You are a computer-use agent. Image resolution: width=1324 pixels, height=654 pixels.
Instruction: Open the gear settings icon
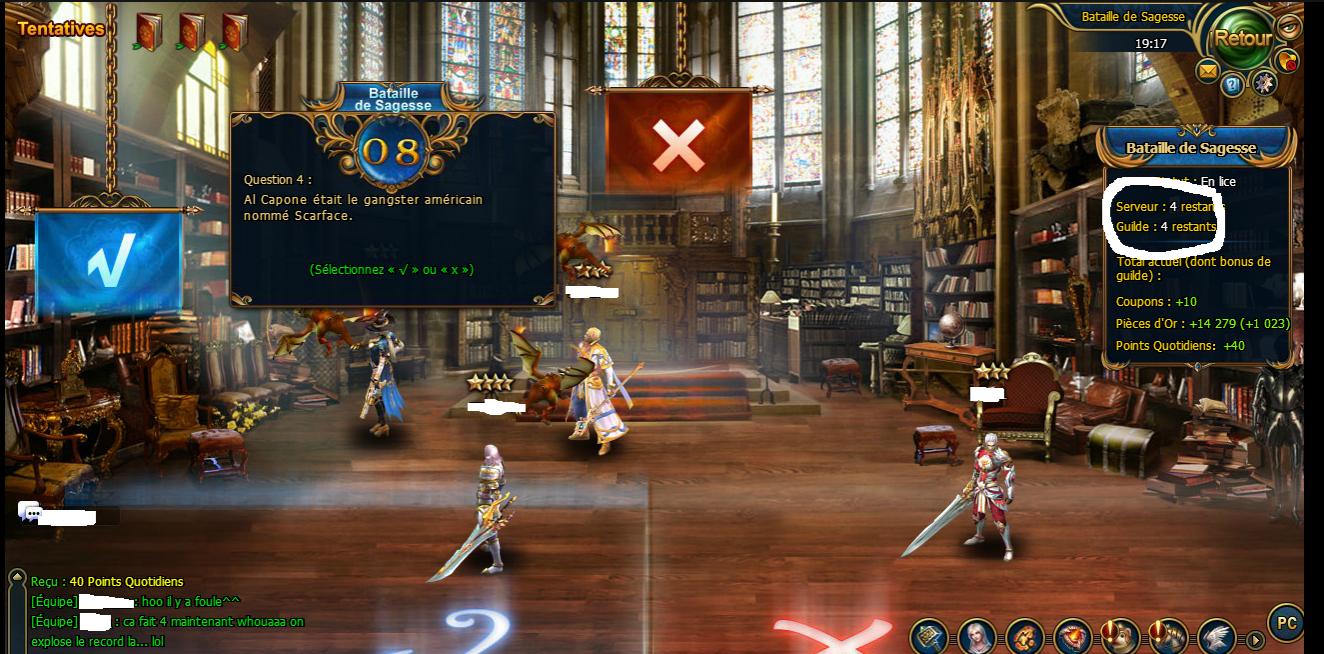click(x=1264, y=83)
